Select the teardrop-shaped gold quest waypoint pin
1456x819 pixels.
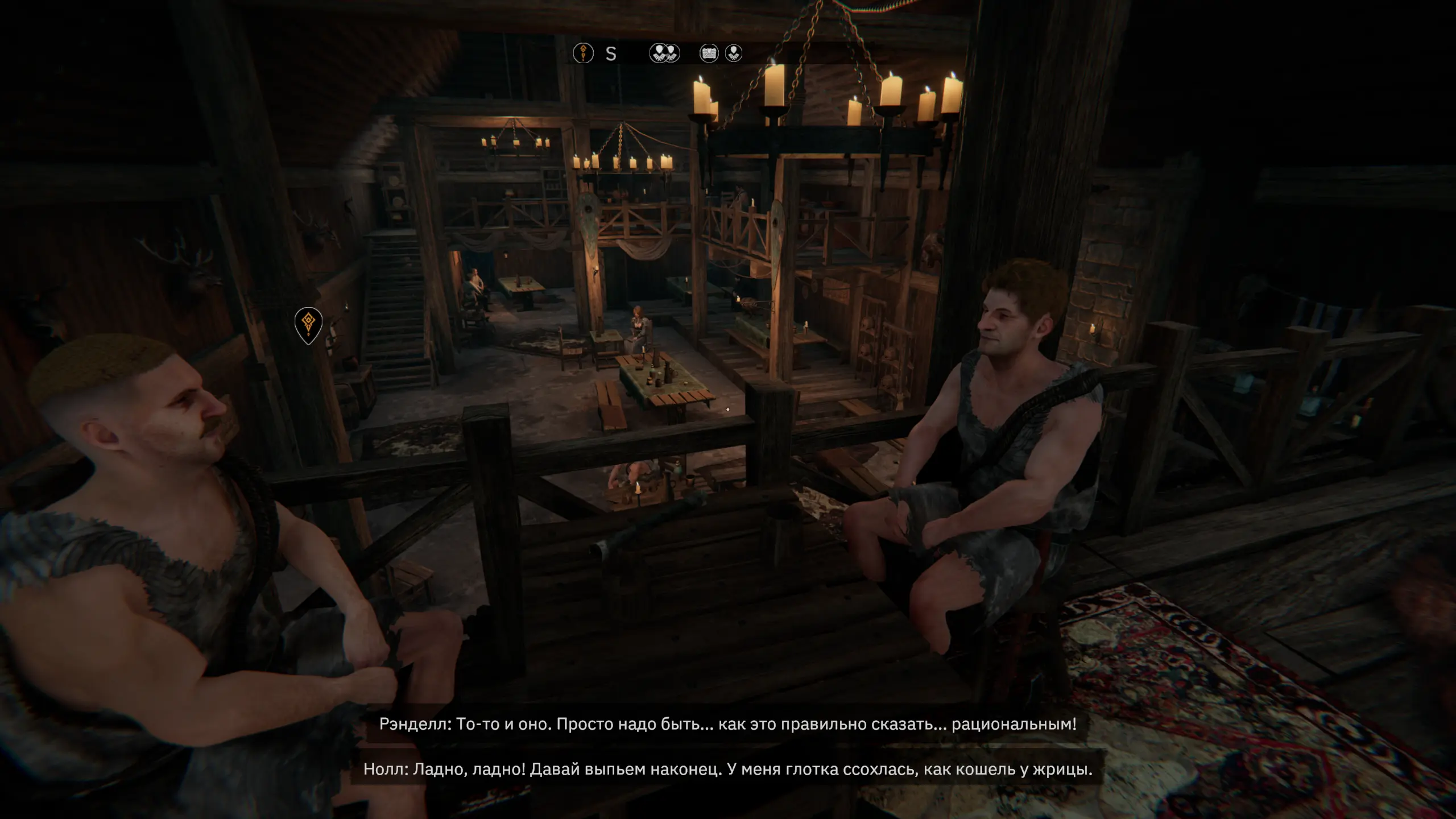[308, 324]
